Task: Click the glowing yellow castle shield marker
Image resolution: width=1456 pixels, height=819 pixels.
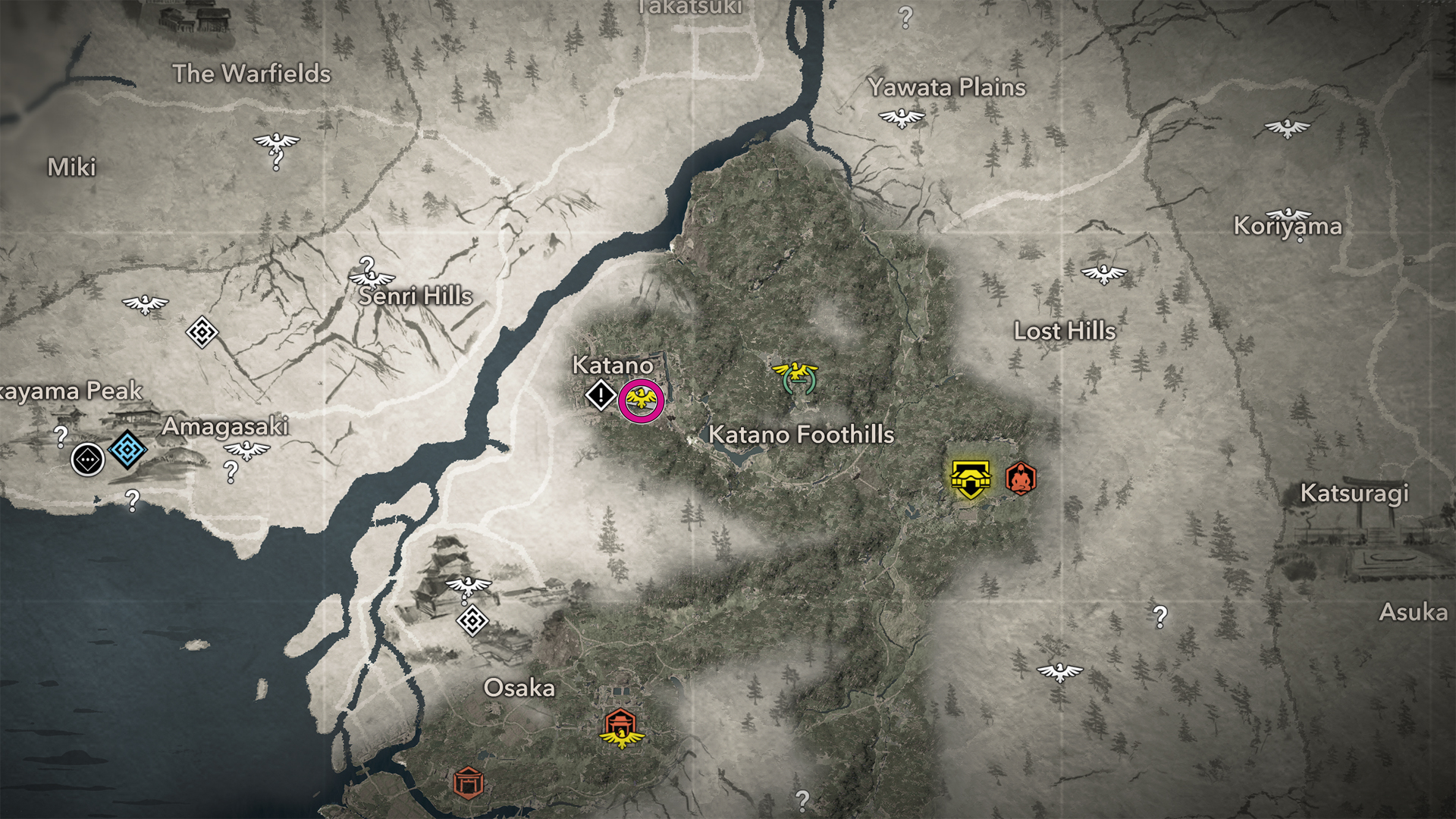Action: click(x=970, y=479)
